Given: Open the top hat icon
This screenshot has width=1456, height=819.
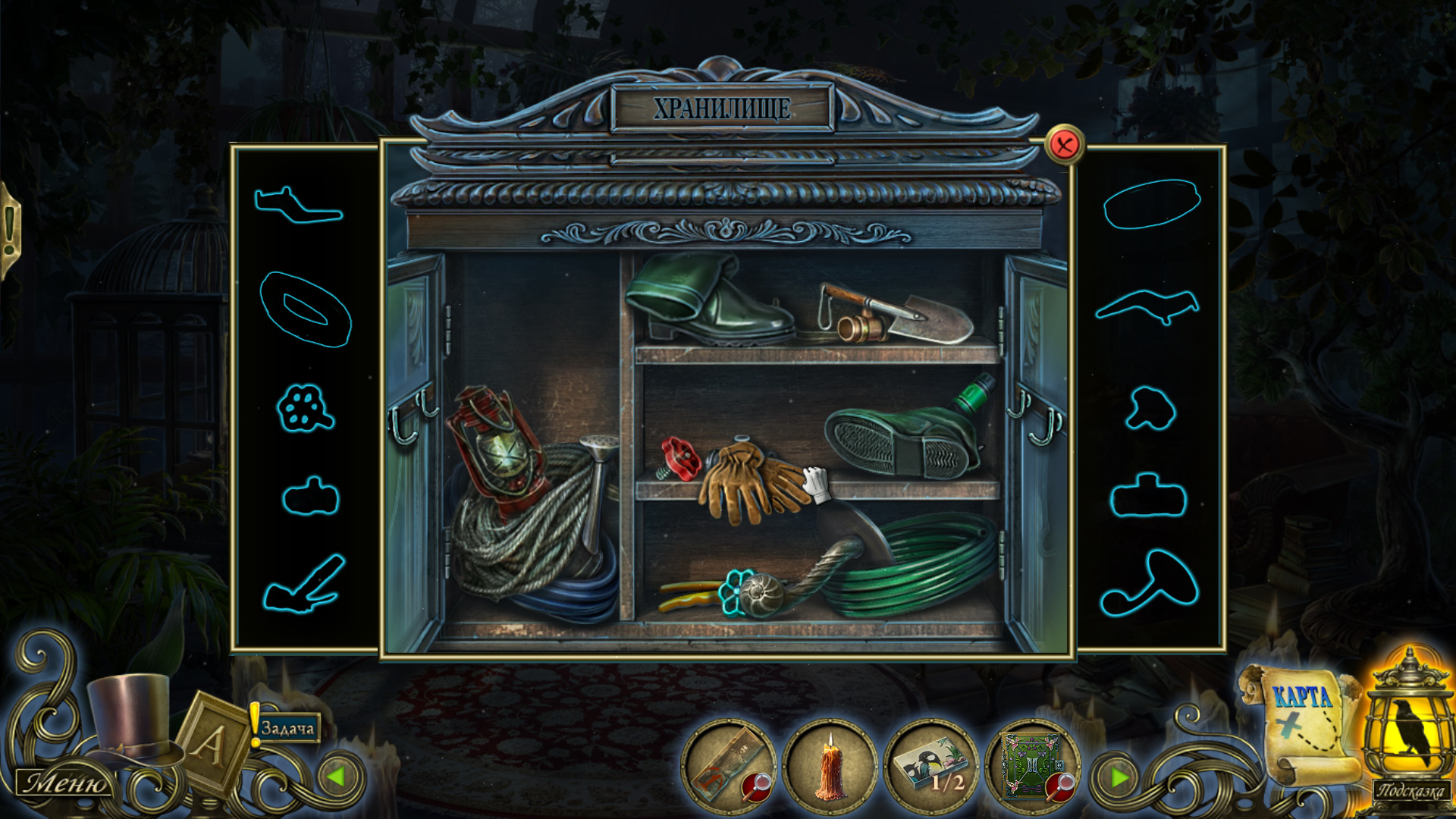Looking at the screenshot, I should [x=130, y=717].
